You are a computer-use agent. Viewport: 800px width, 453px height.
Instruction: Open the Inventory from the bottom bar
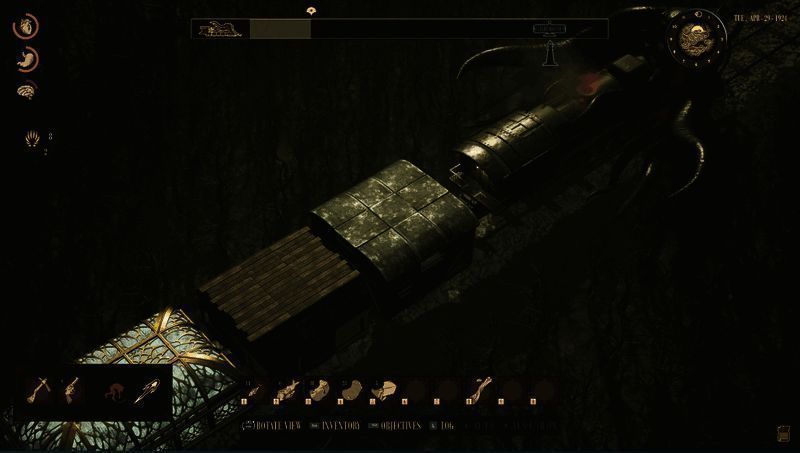(336, 425)
